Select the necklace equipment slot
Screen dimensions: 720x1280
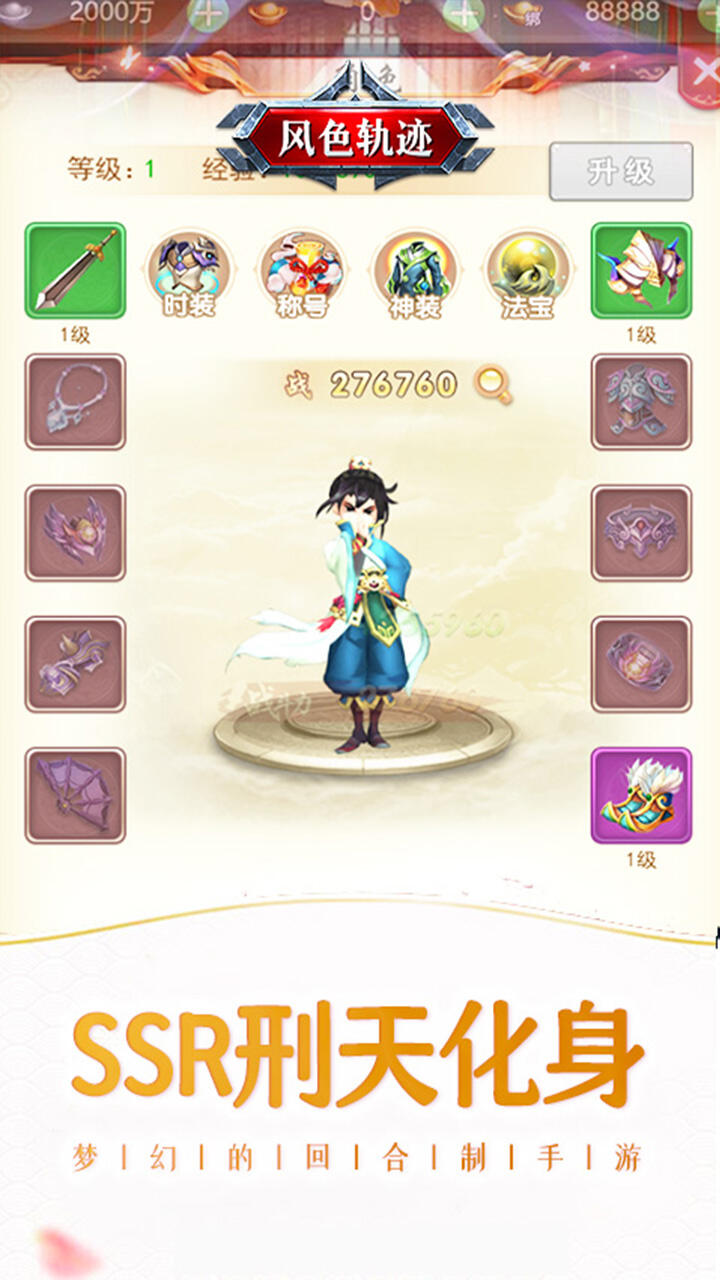(x=75, y=402)
